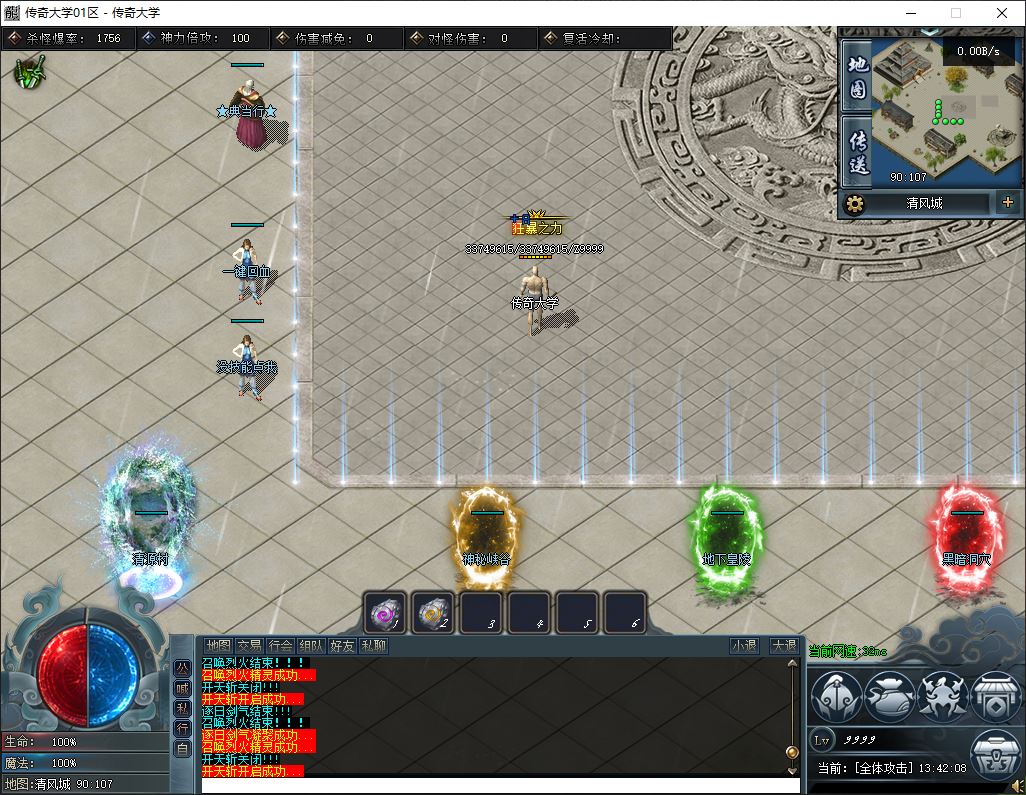Open the bag pouch icon menu
The width and height of the screenshot is (1026, 795).
[890, 695]
